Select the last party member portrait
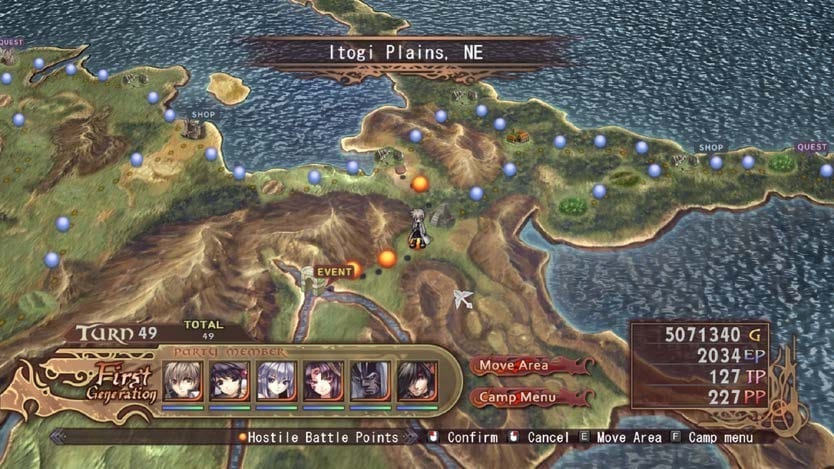The height and width of the screenshot is (469, 834). 417,381
